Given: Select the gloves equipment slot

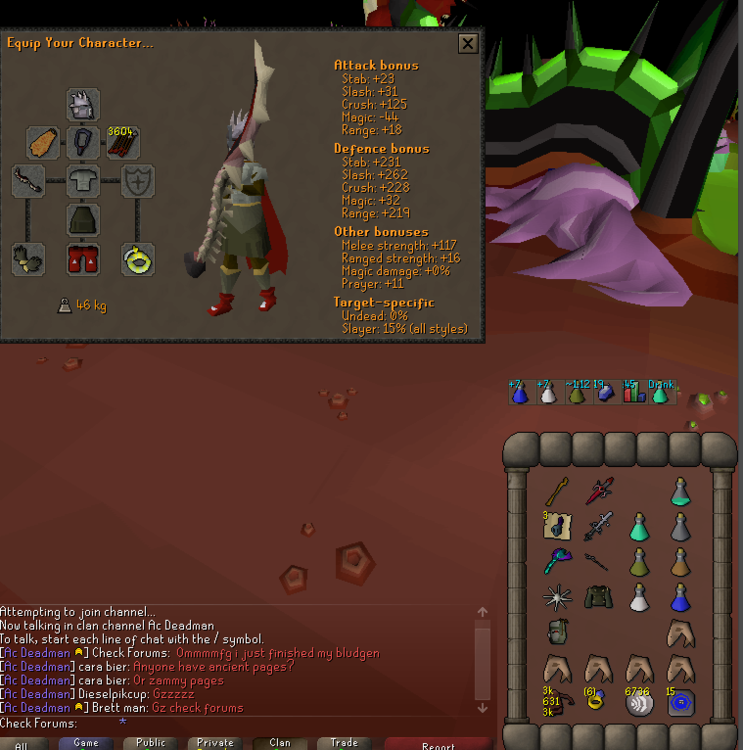Looking at the screenshot, I should [28, 259].
